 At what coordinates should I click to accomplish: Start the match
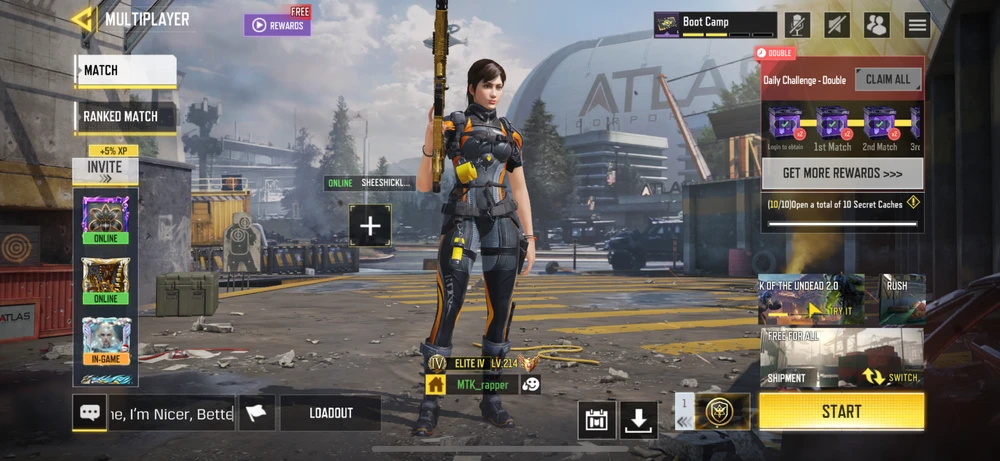841,411
